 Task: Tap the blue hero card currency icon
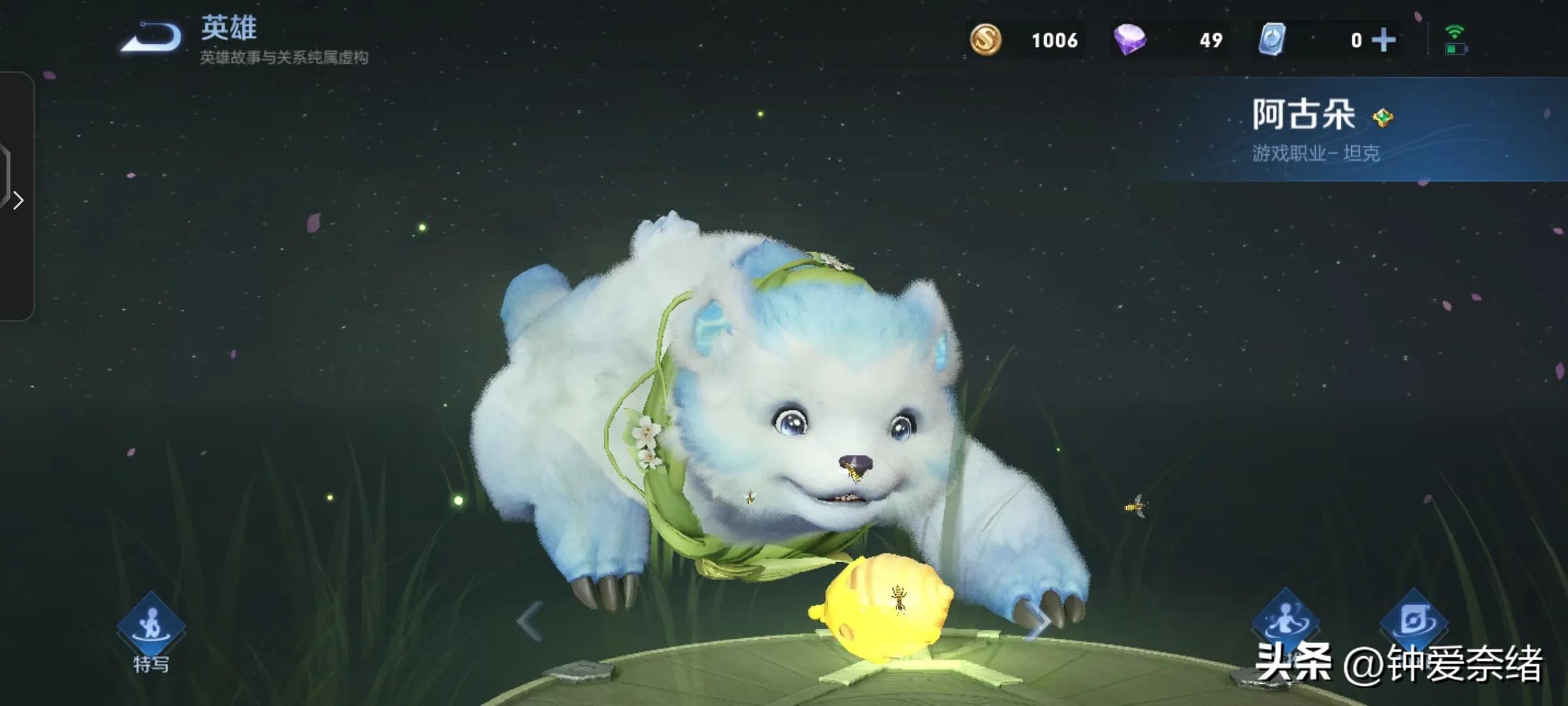pos(1272,40)
